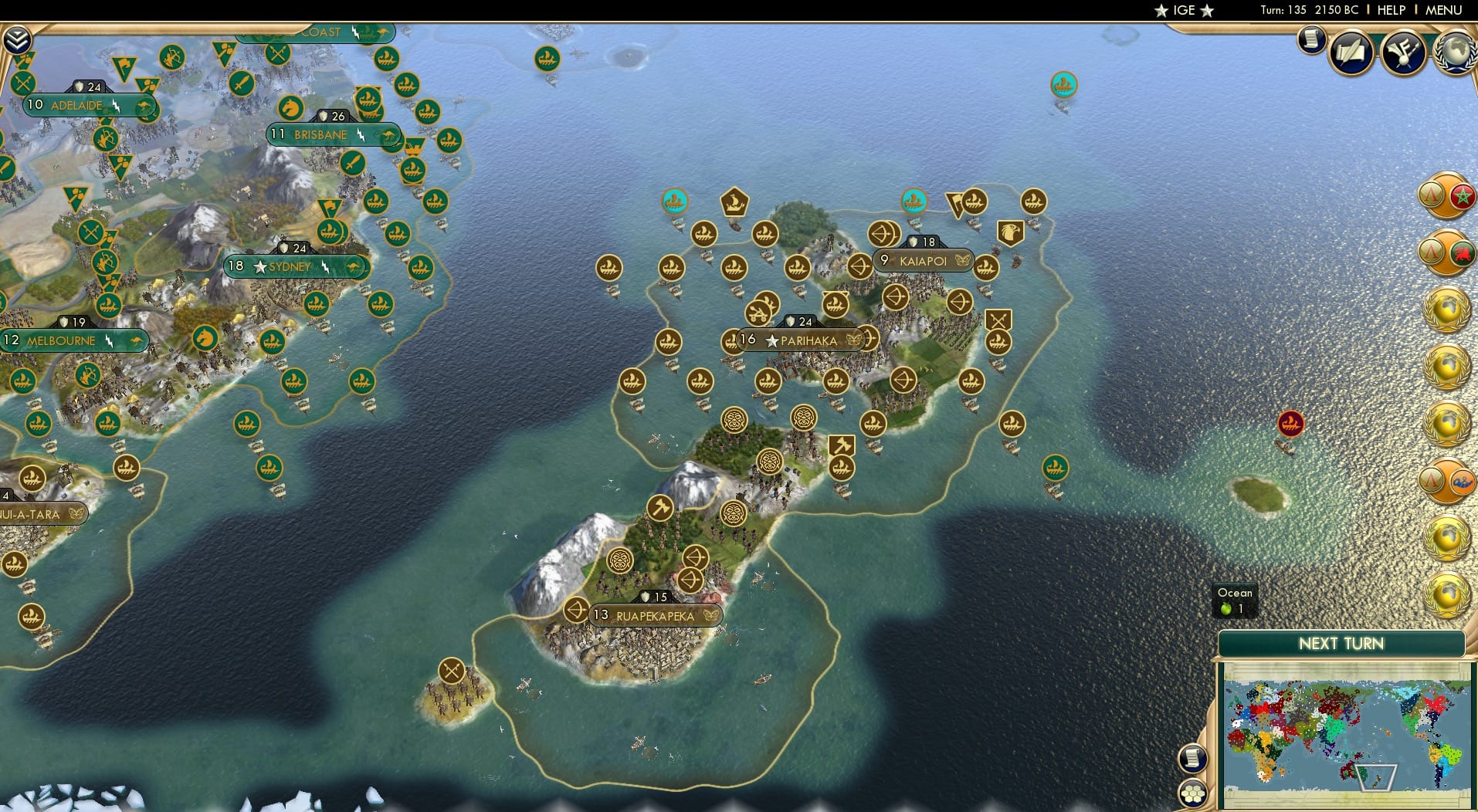Open the Social Policies screen
1478x812 pixels.
click(1350, 52)
